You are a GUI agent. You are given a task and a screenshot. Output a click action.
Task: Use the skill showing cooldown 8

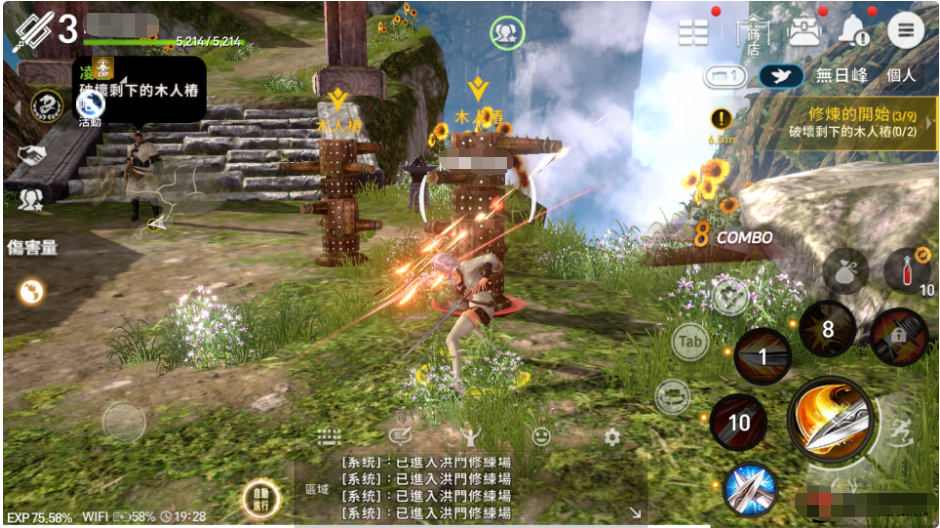[x=827, y=328]
